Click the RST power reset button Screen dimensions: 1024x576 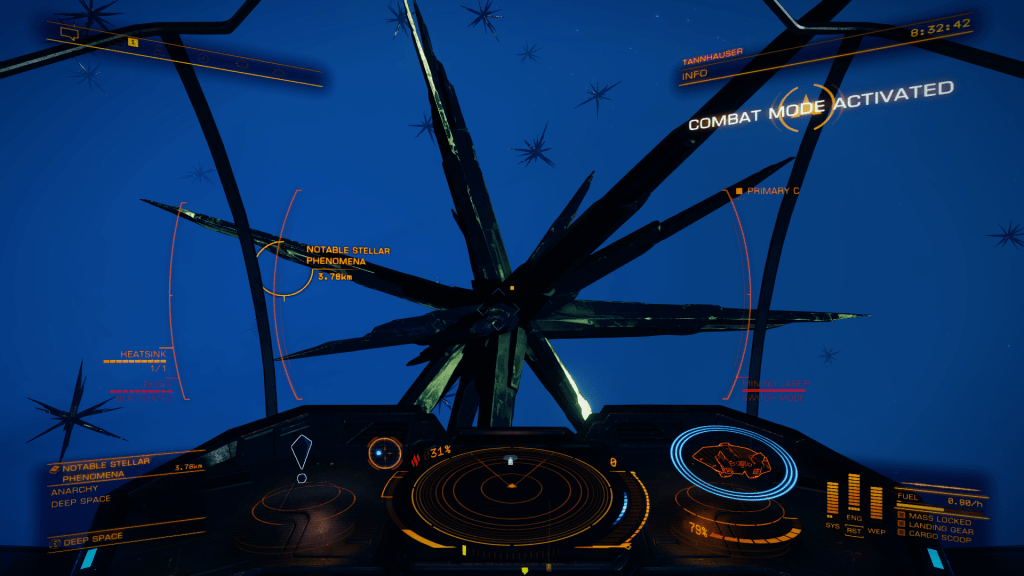[854, 529]
